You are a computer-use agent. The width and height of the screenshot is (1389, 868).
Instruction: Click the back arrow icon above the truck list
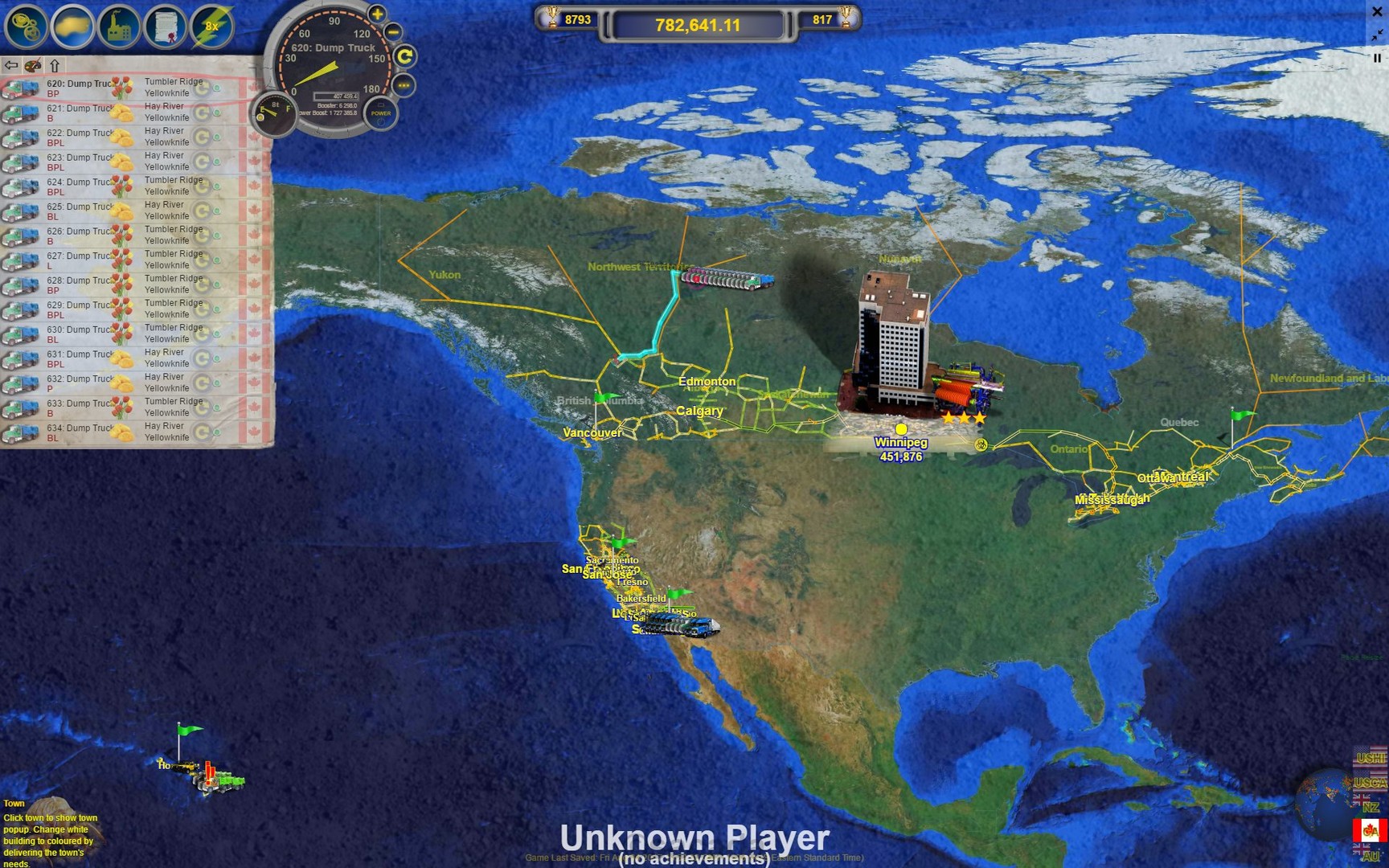[x=11, y=65]
